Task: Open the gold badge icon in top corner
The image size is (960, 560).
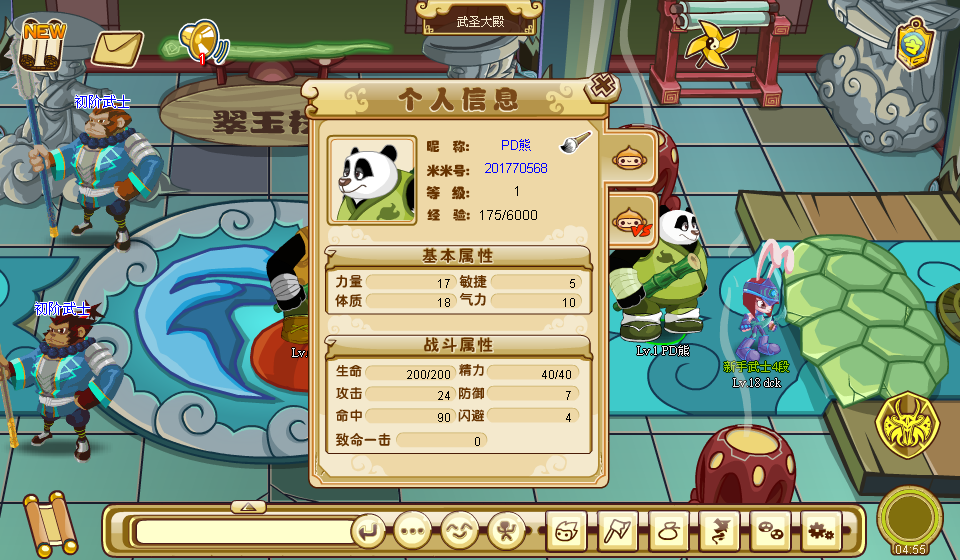Action: pos(914,43)
